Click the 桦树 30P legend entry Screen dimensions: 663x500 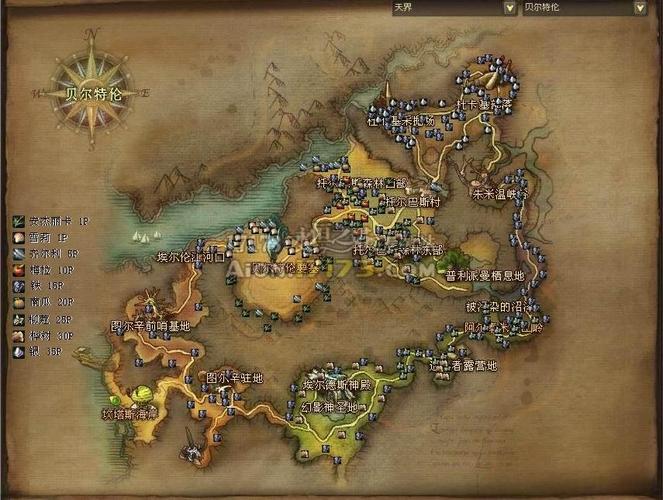click(x=49, y=335)
